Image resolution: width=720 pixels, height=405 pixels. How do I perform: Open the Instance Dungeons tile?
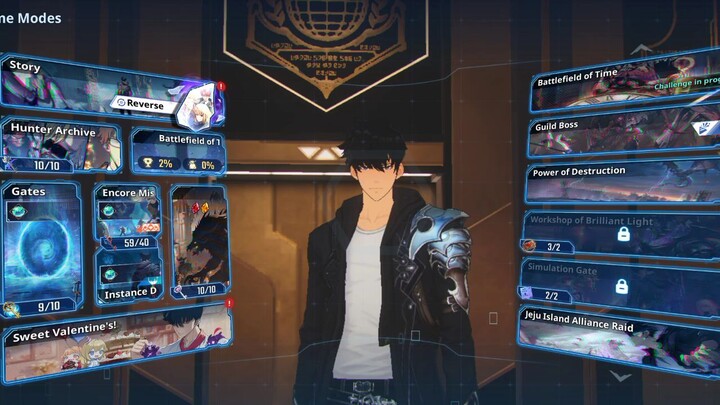(x=128, y=276)
